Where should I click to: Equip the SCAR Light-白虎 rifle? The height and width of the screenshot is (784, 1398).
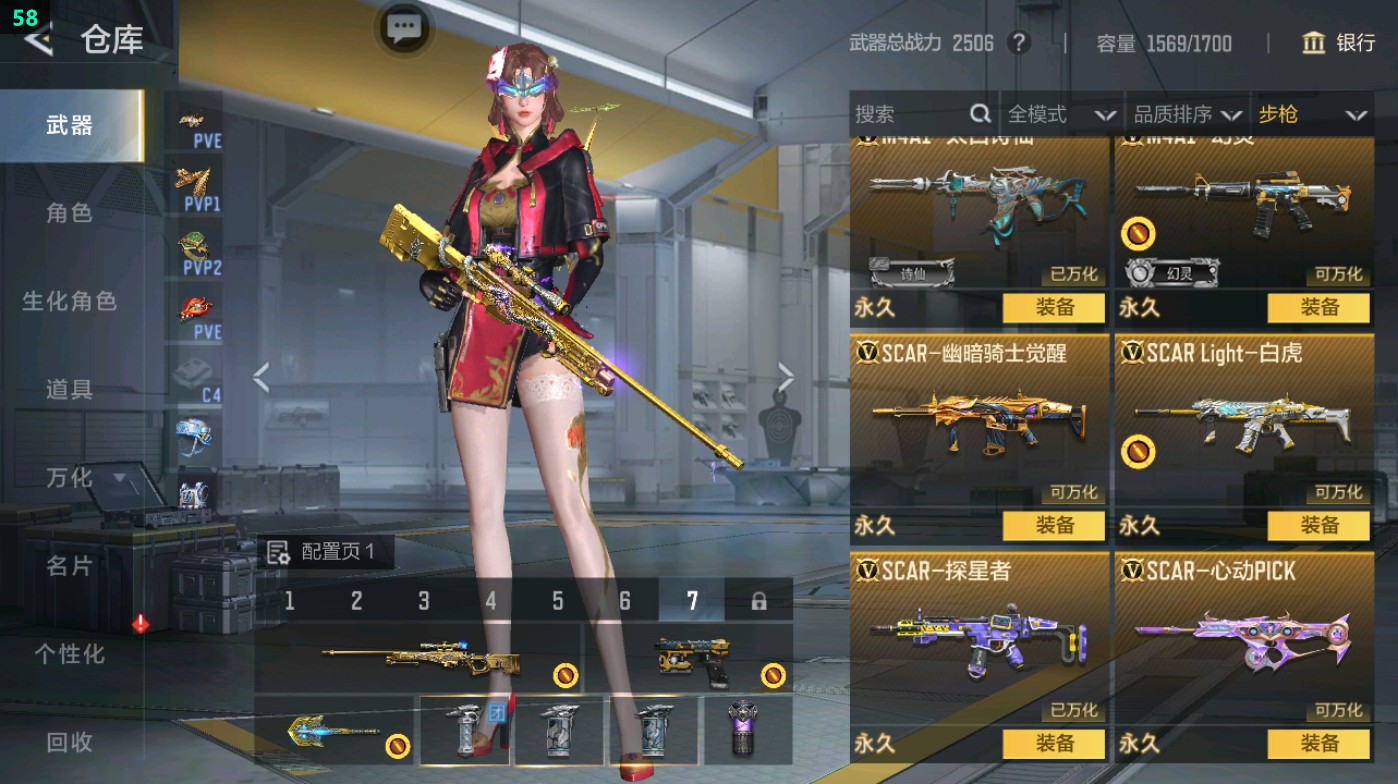(x=1319, y=526)
